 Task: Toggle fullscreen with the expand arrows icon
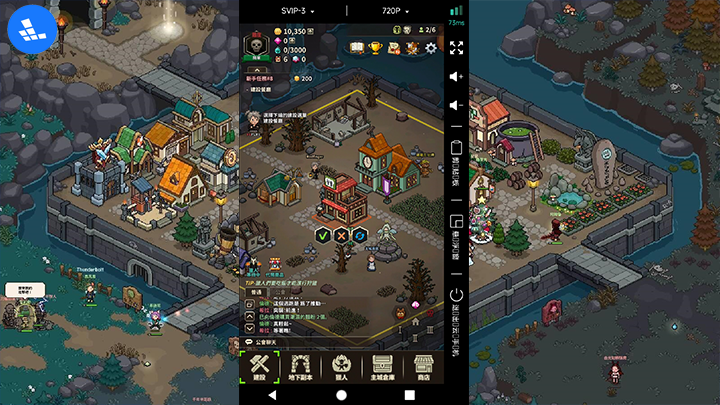coord(456,48)
